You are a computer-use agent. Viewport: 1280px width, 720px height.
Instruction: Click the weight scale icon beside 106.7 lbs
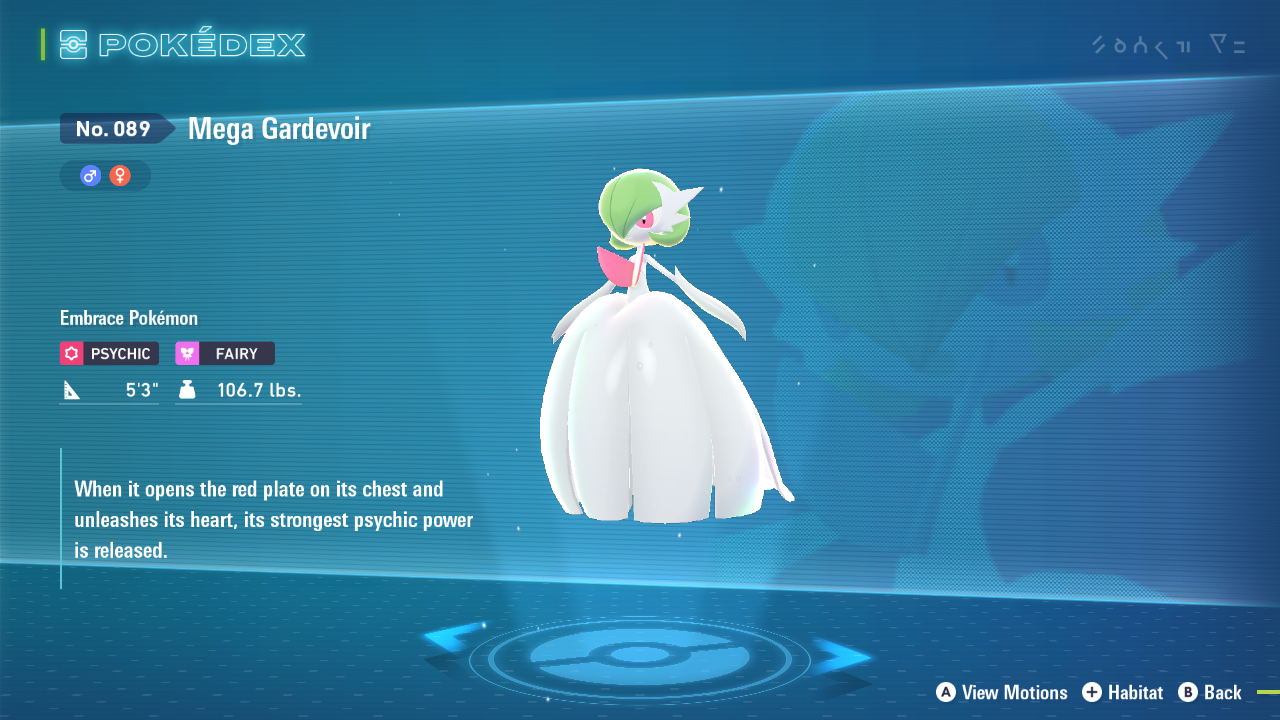pos(187,389)
